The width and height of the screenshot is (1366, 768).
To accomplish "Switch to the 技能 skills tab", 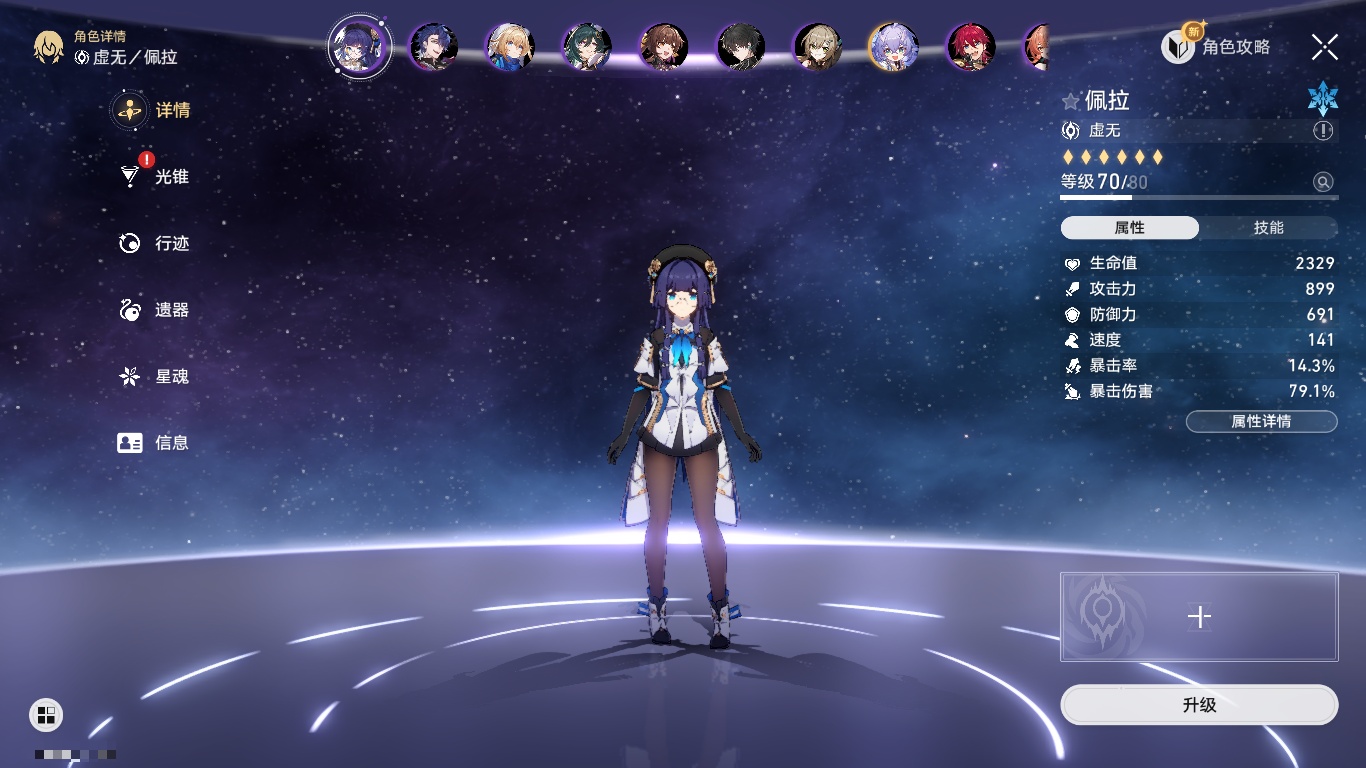I will click(1268, 228).
